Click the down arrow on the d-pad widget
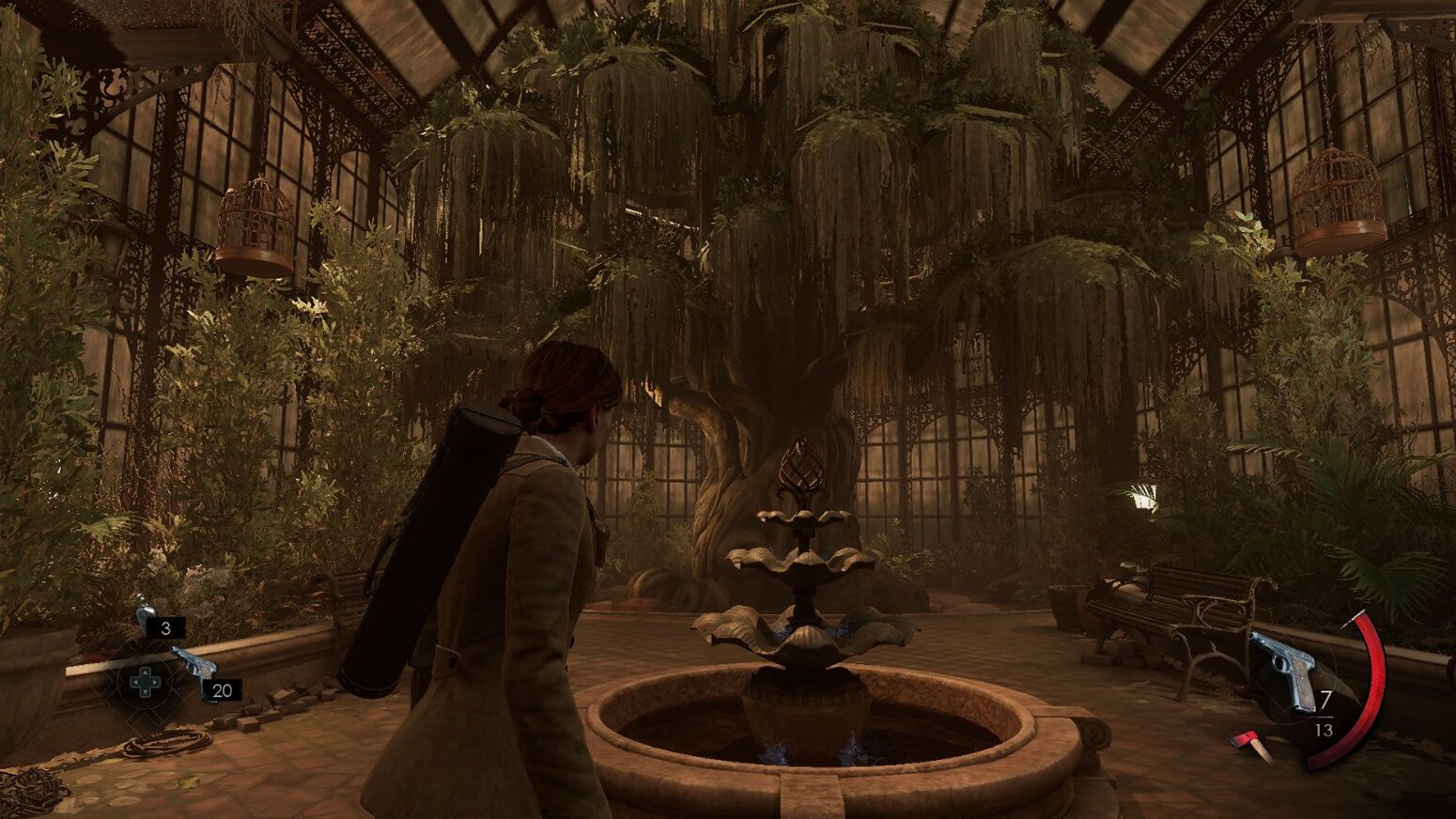The height and width of the screenshot is (819, 1456). [146, 692]
